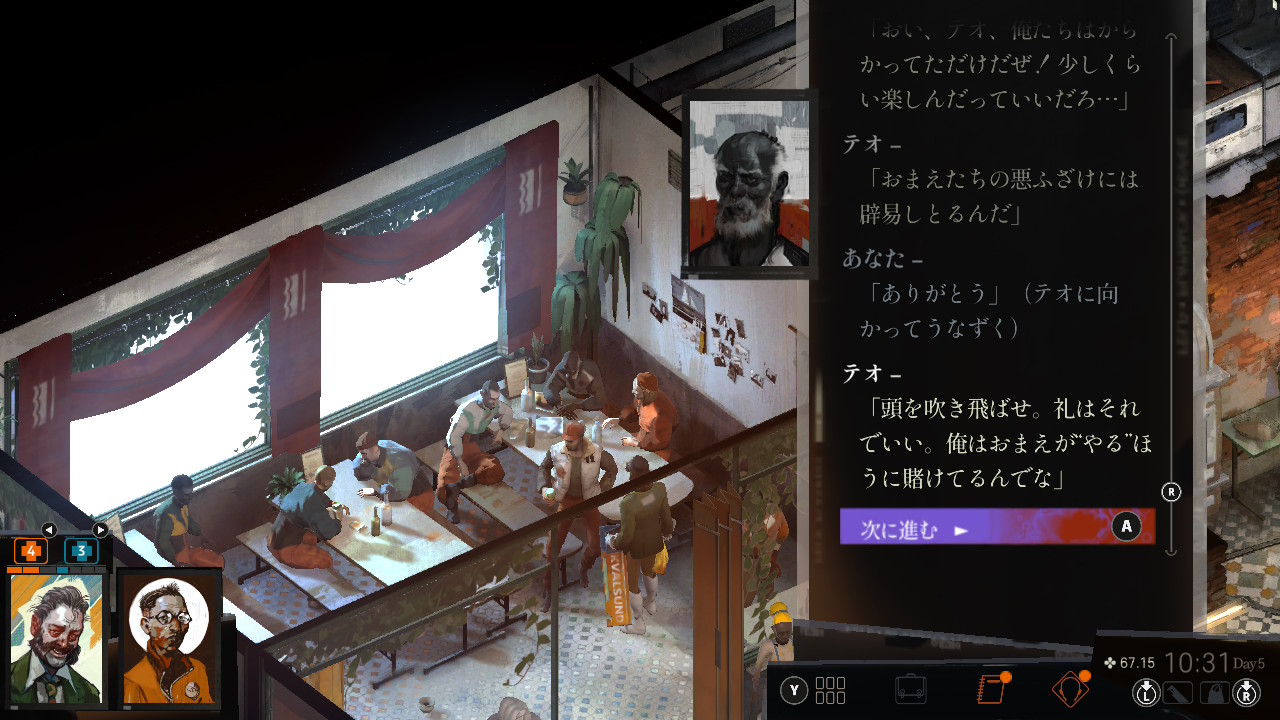
Task: Open the briefcase inventory icon
Action: pyautogui.click(x=910, y=690)
